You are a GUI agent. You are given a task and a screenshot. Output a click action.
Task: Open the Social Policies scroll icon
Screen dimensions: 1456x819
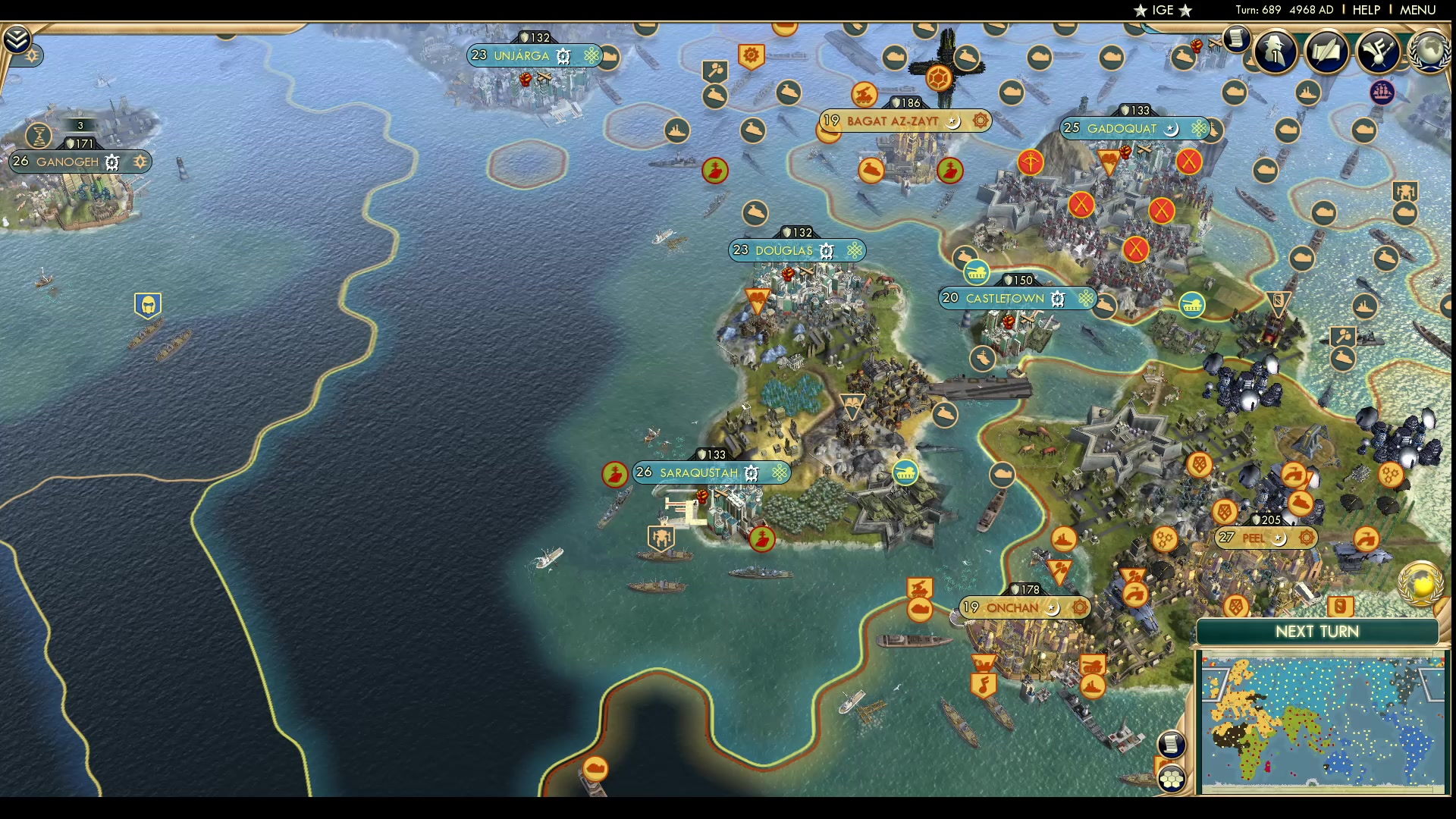(x=1326, y=51)
